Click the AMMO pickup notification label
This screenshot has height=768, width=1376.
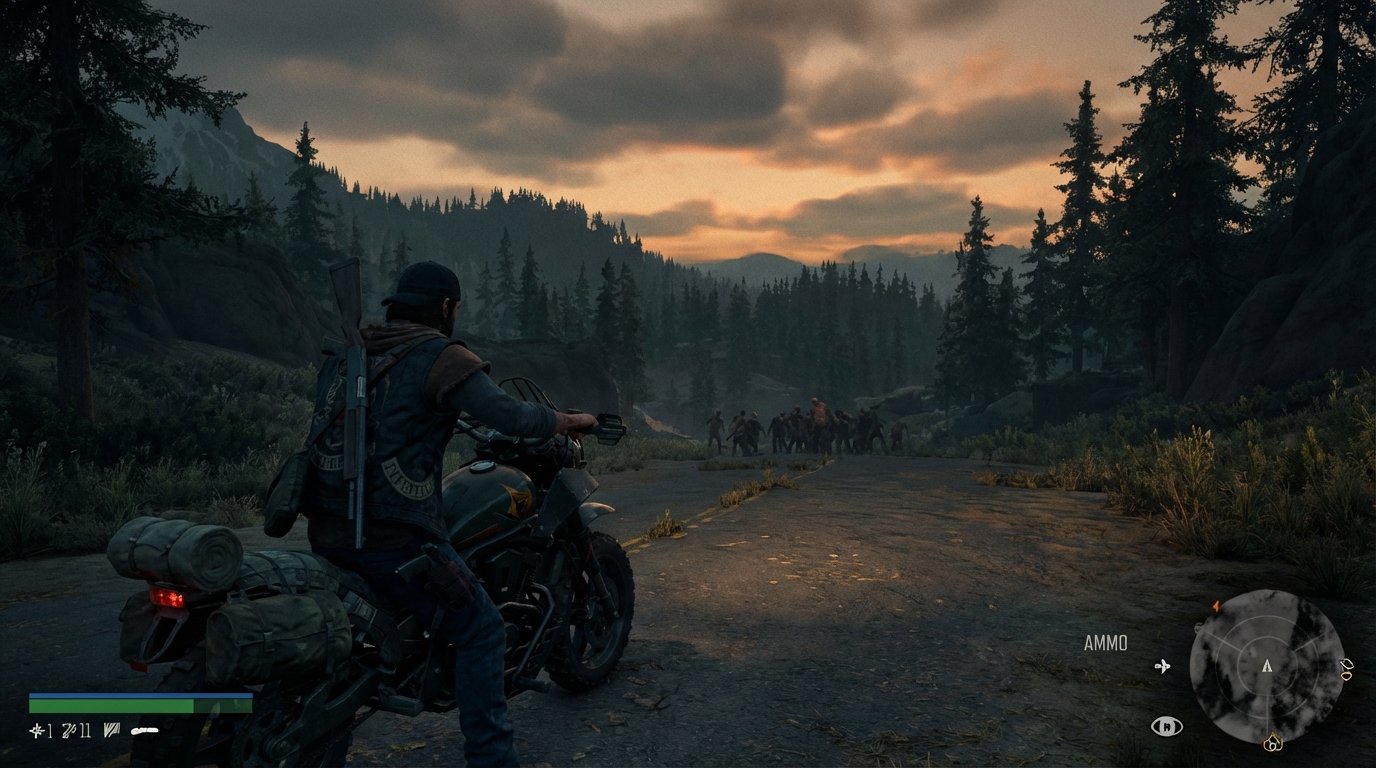tap(1104, 643)
